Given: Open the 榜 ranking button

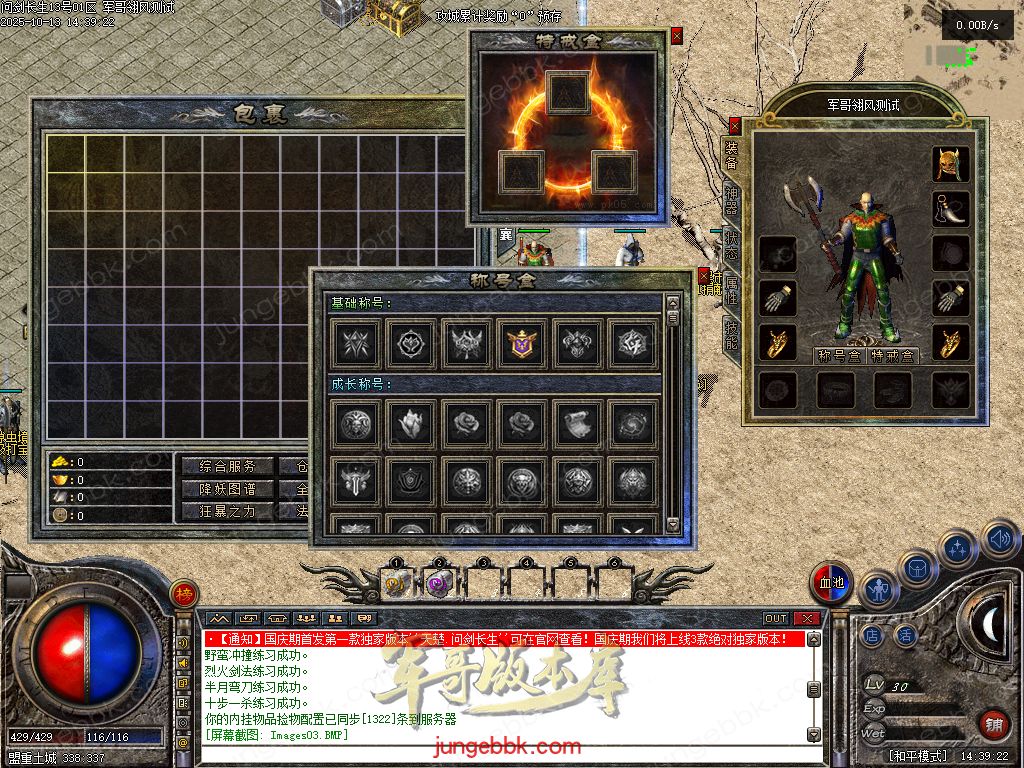Looking at the screenshot, I should tap(183, 592).
